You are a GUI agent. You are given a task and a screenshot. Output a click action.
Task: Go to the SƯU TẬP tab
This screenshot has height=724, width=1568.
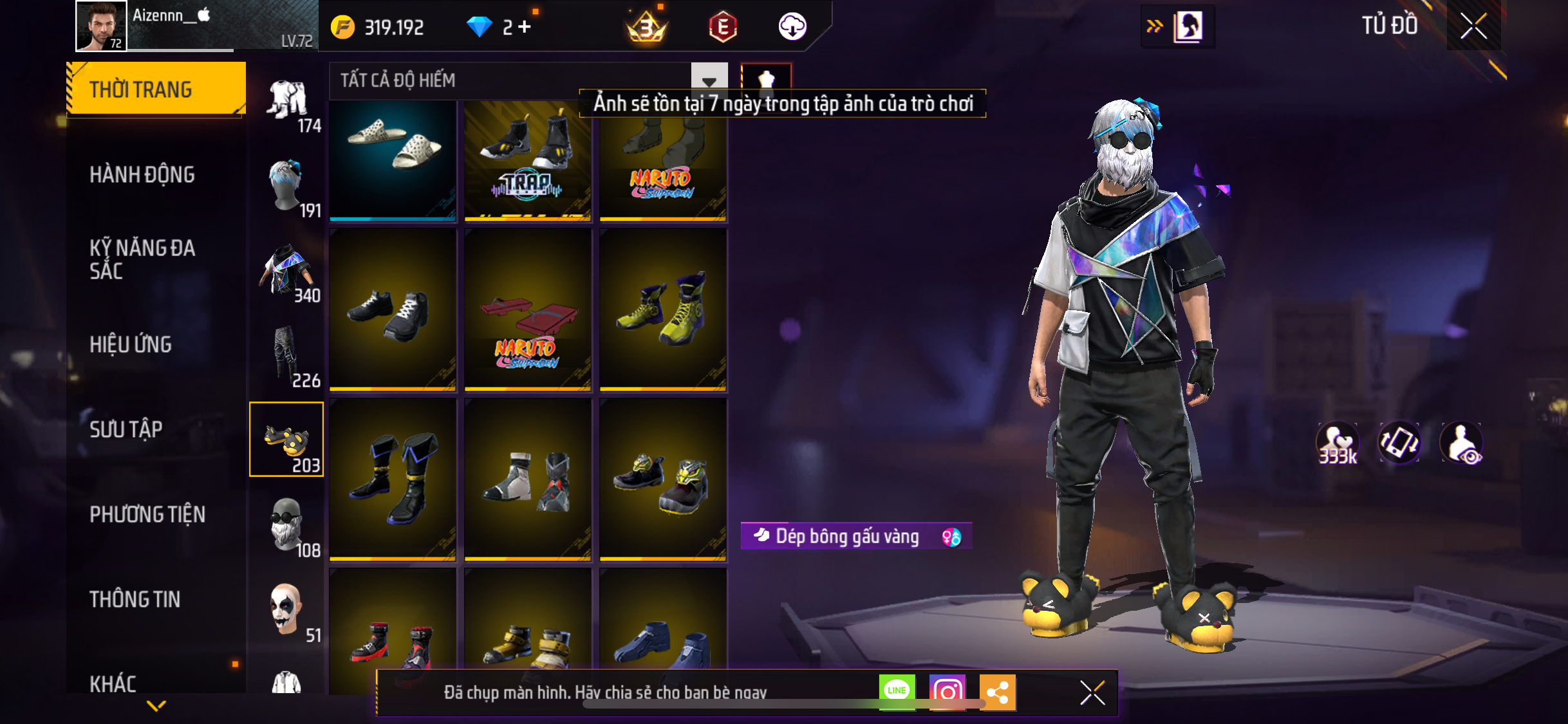pos(126,429)
